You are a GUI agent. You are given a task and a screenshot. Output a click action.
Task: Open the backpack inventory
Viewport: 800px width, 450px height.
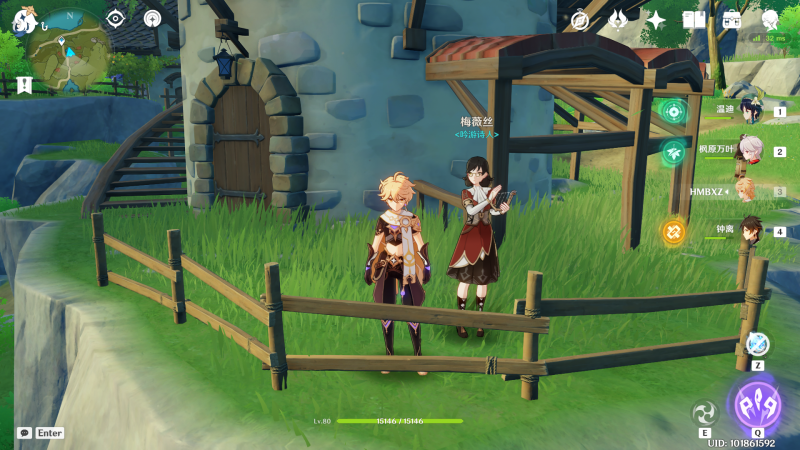pos(732,20)
